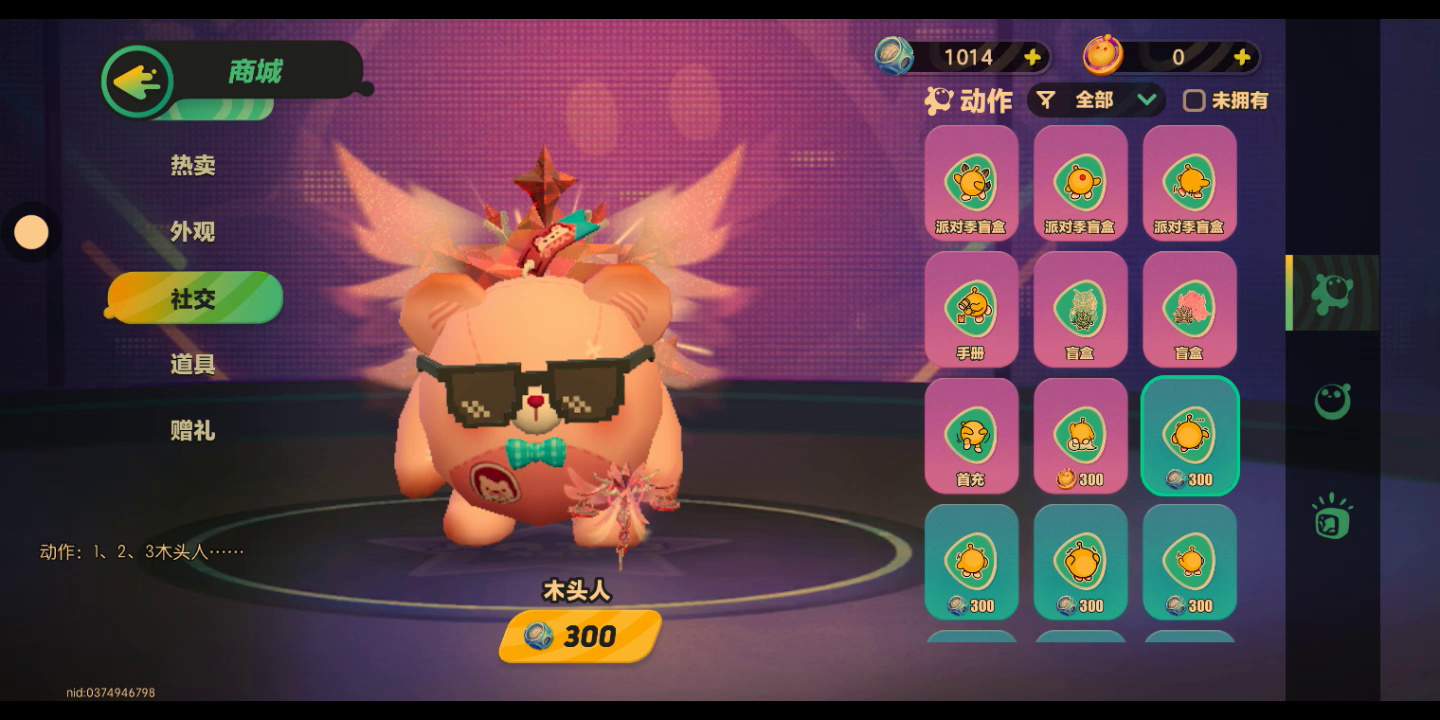Screen dimensions: 1440x720
Task: Open the emoji face side tab
Action: [x=1332, y=402]
